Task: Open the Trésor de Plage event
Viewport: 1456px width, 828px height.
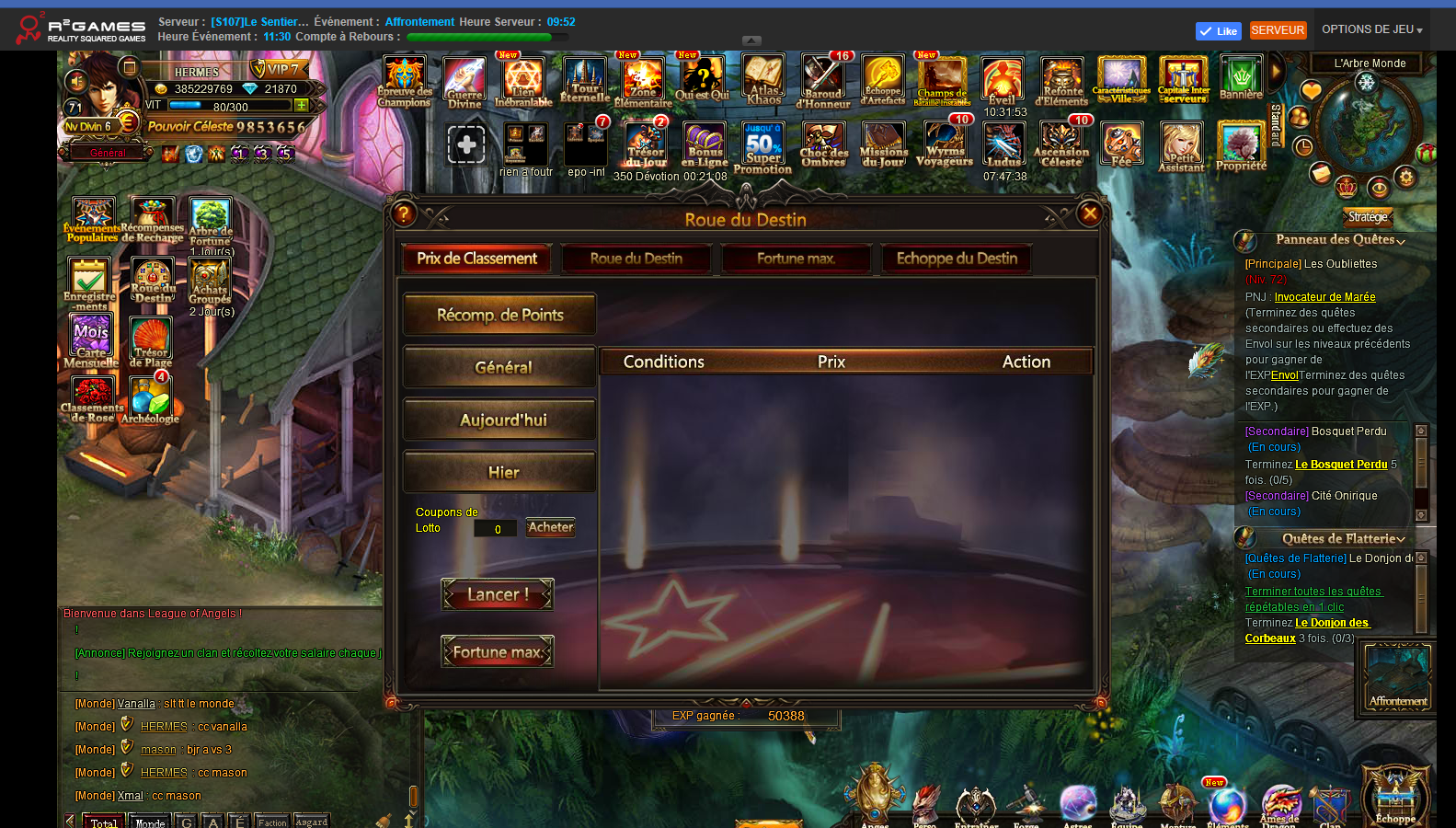Action: pyautogui.click(x=151, y=342)
